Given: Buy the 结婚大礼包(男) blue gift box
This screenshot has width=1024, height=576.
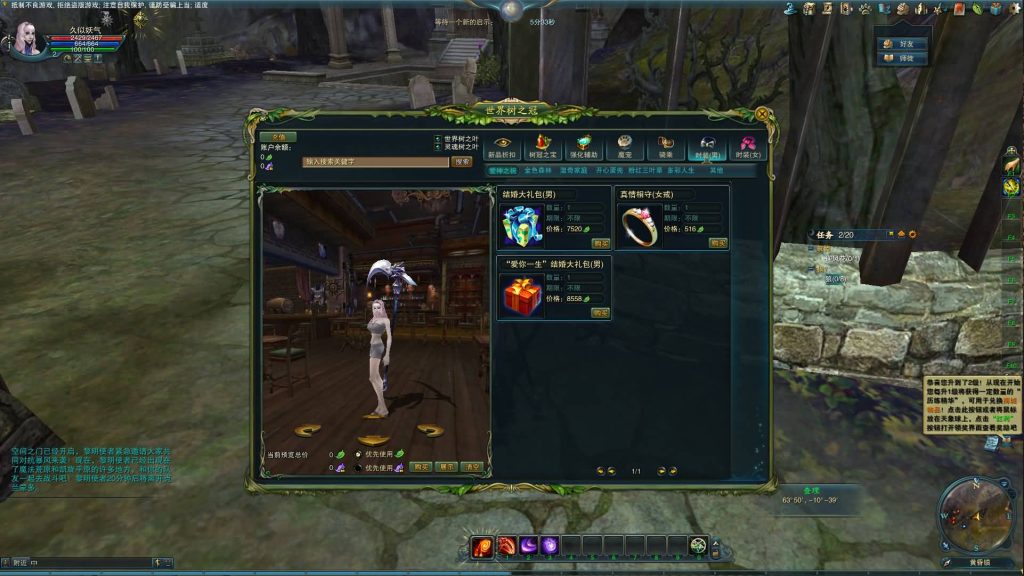Looking at the screenshot, I should click(x=600, y=243).
